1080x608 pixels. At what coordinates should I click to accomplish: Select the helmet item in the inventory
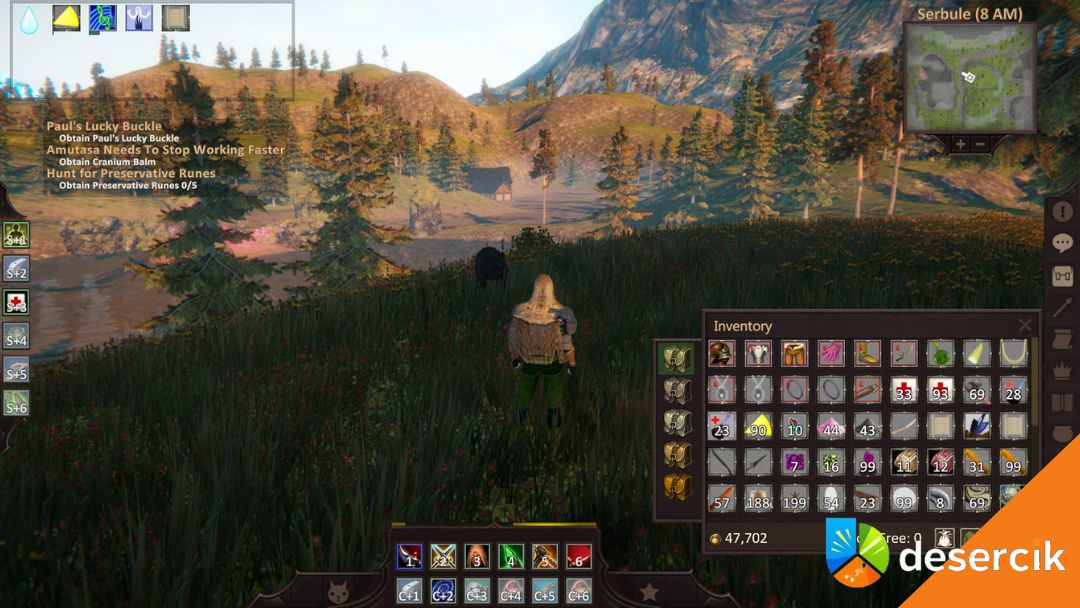click(x=721, y=353)
